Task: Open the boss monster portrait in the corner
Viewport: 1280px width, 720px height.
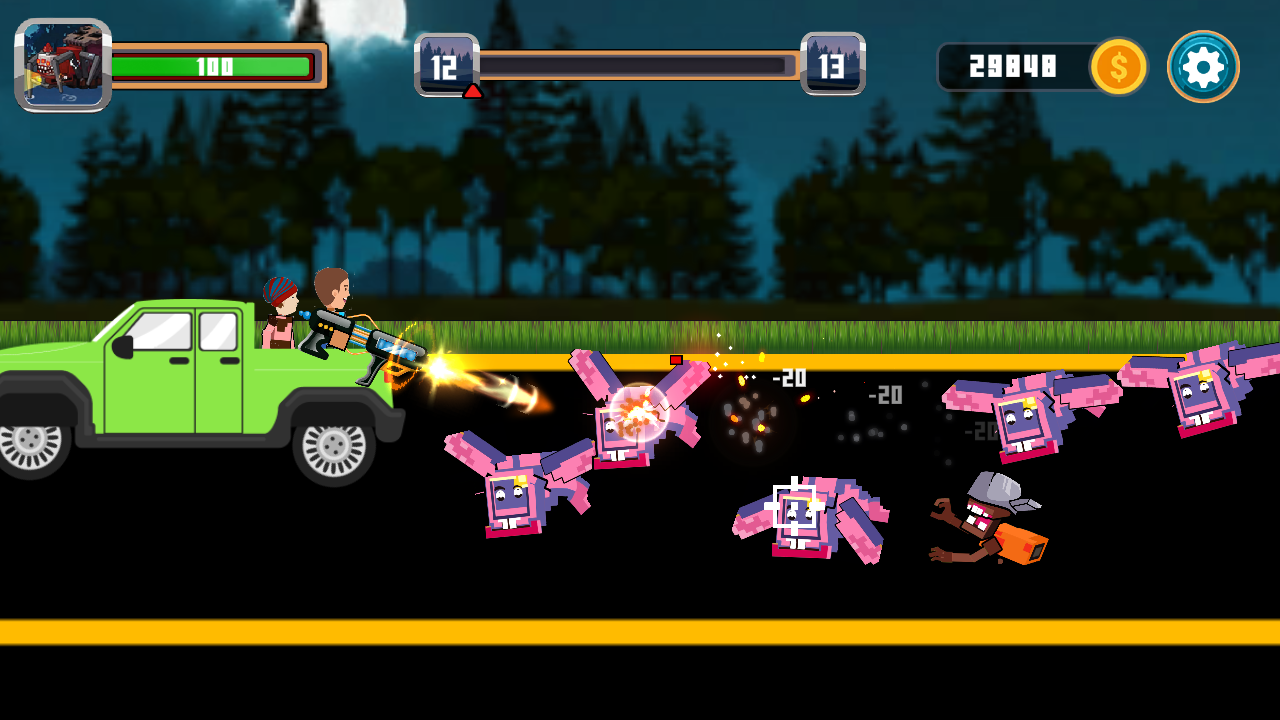Action: pyautogui.click(x=62, y=66)
